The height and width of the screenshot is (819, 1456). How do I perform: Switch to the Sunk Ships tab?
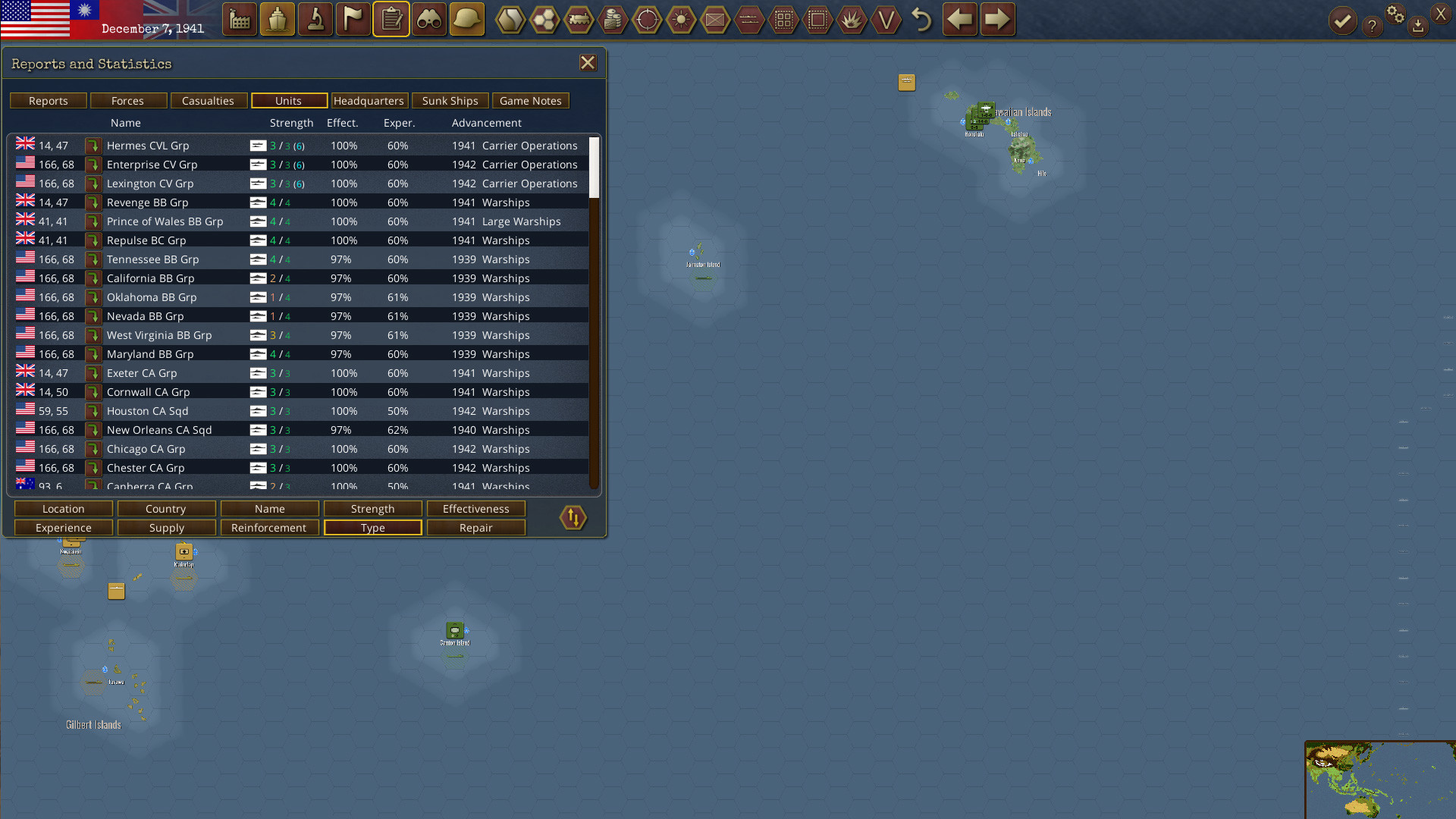point(450,101)
